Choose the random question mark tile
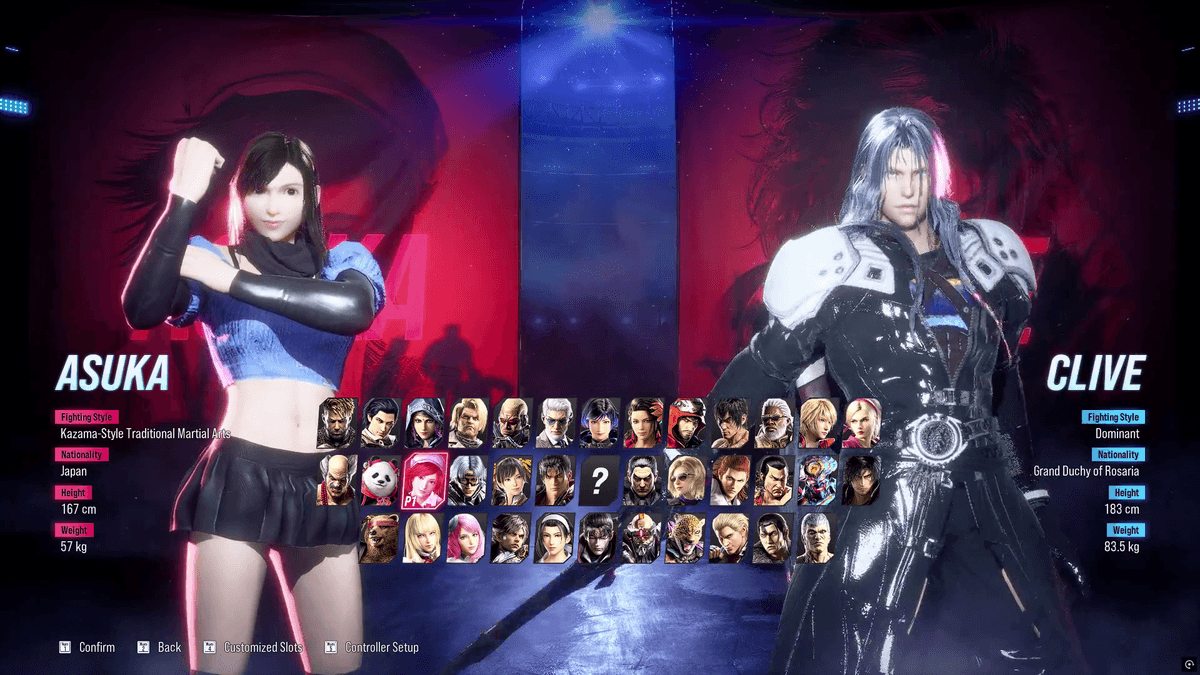Screen dimensions: 1200x675 click(598, 481)
